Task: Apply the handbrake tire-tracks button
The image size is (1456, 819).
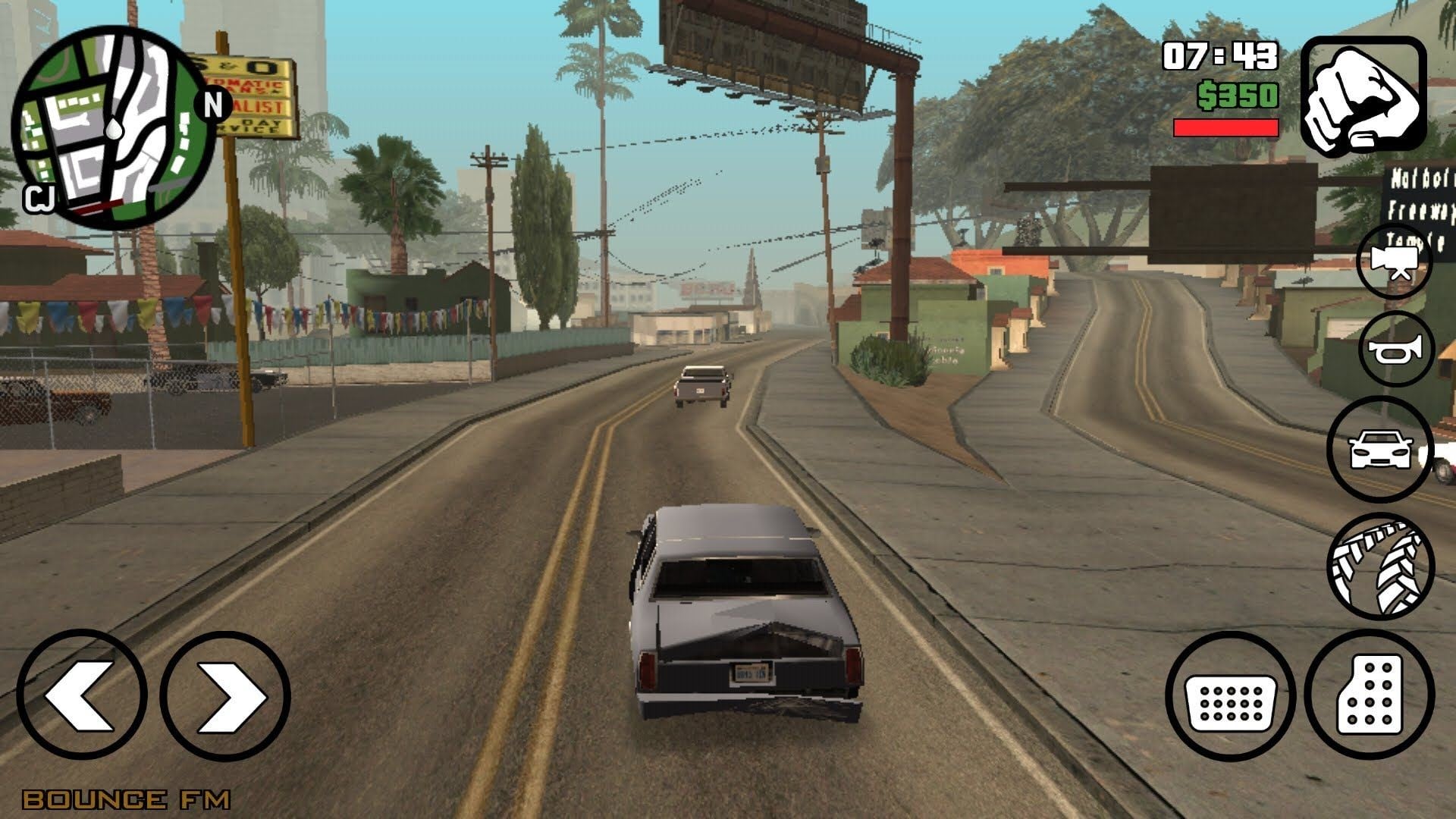Action: (x=1380, y=566)
